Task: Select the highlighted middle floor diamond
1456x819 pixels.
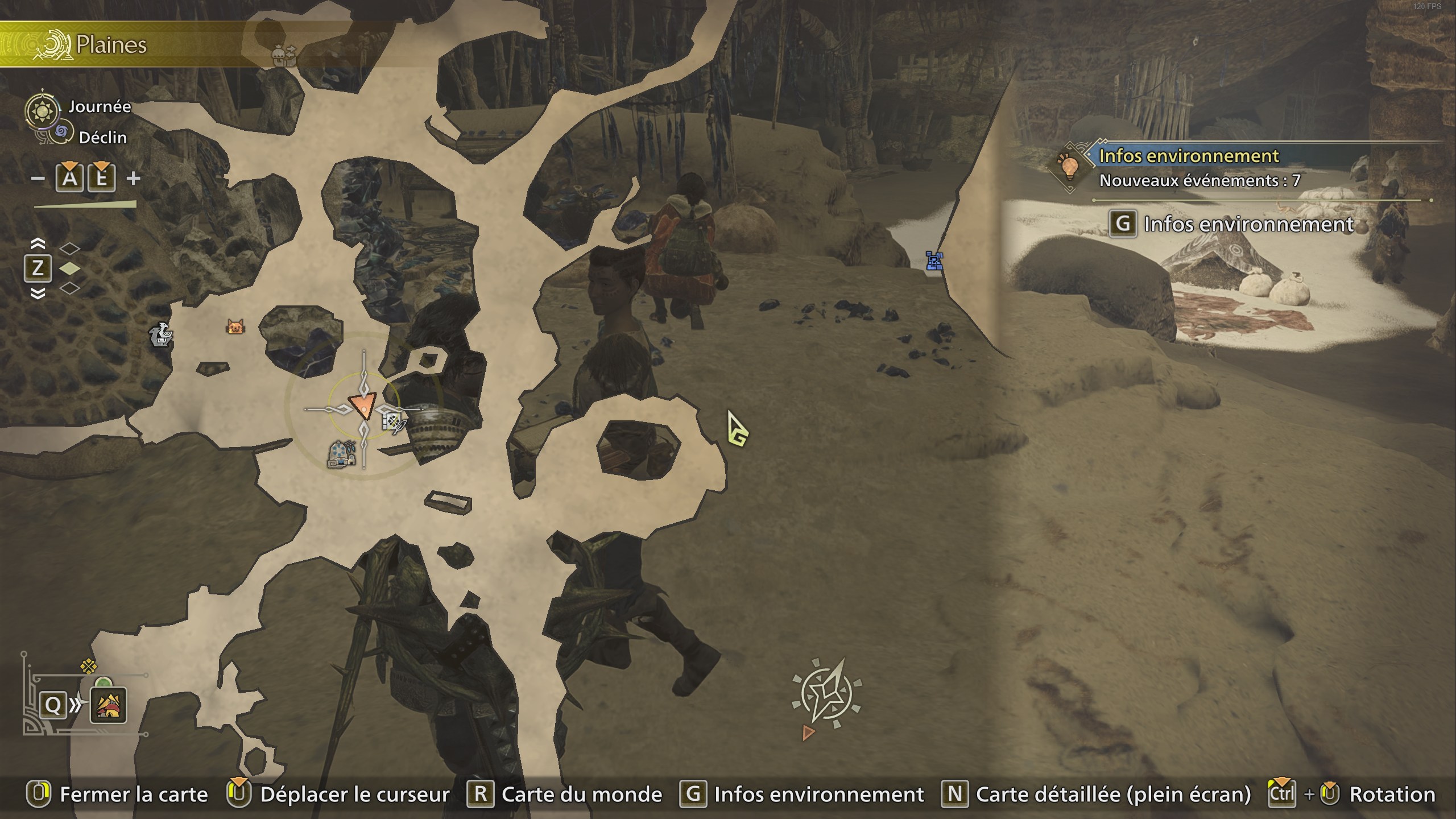Action: 70,269
